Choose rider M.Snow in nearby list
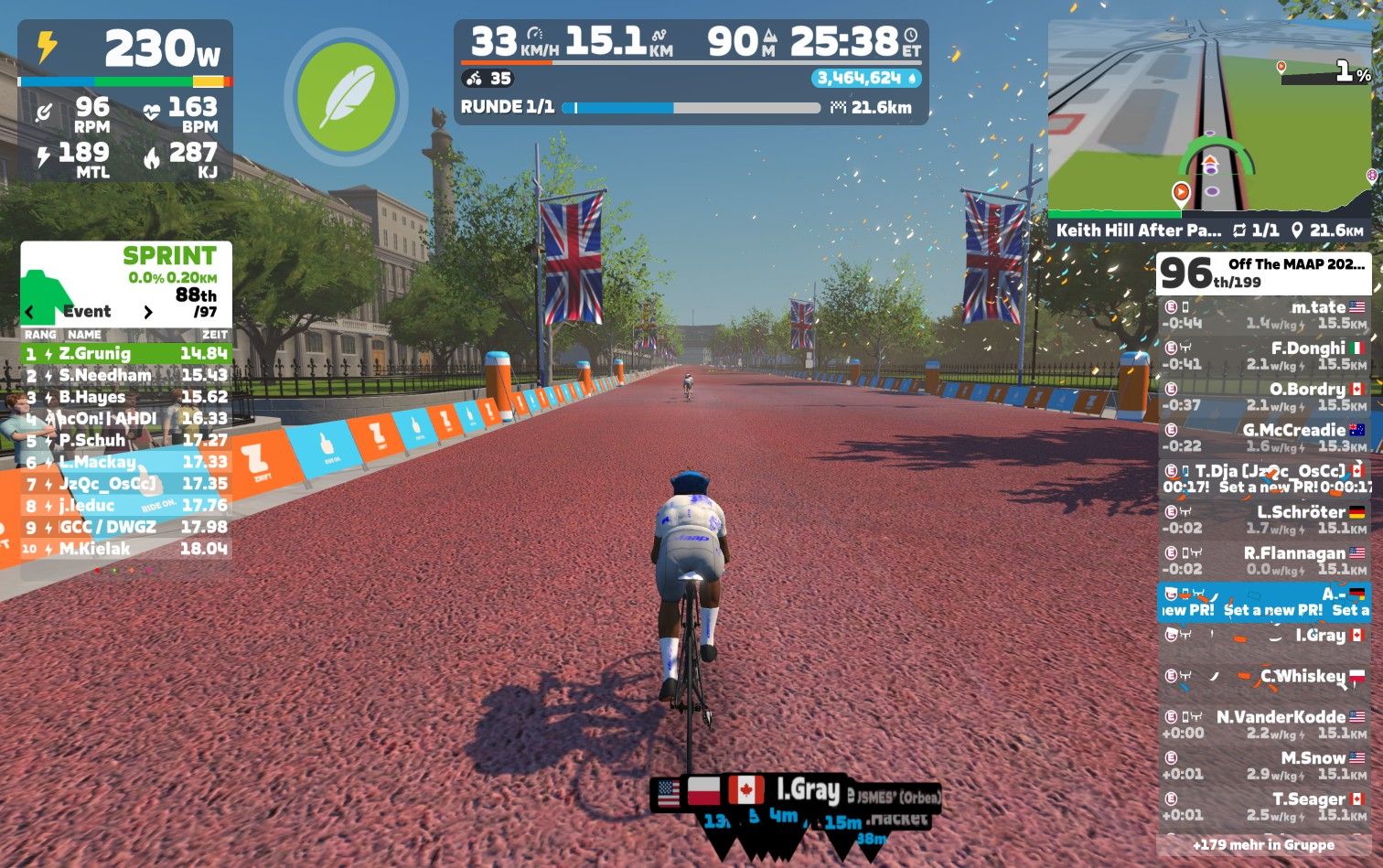The width and height of the screenshot is (1383, 868). 1264,766
